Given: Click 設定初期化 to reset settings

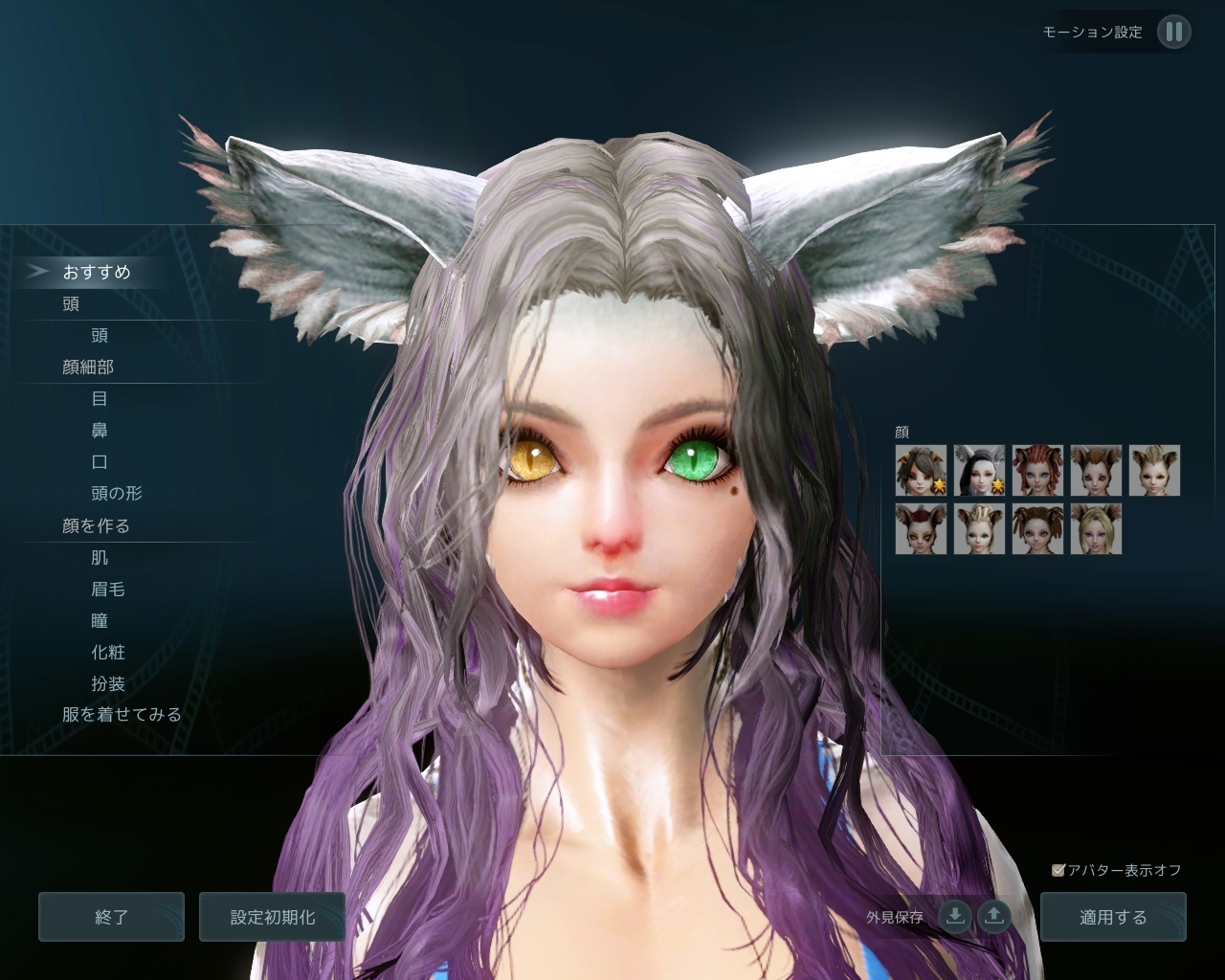Looking at the screenshot, I should [272, 916].
